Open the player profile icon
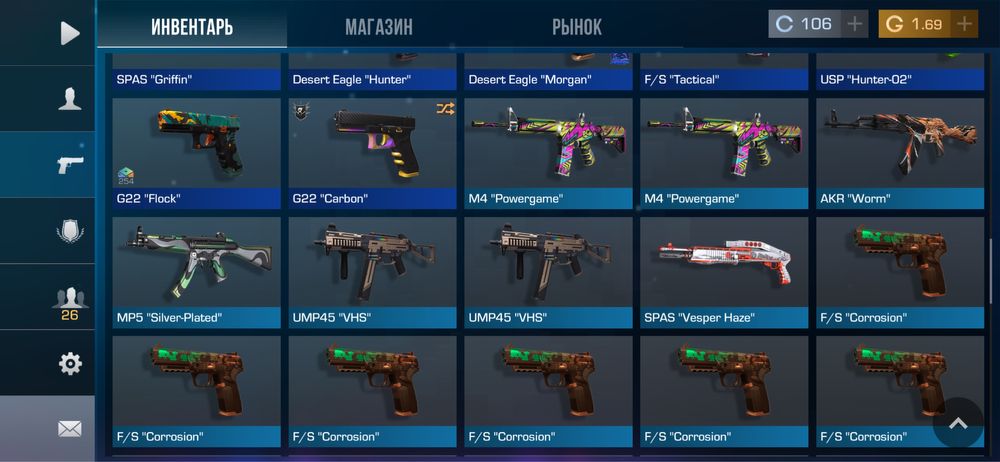Screen dimensions: 1000x462 tap(69, 98)
